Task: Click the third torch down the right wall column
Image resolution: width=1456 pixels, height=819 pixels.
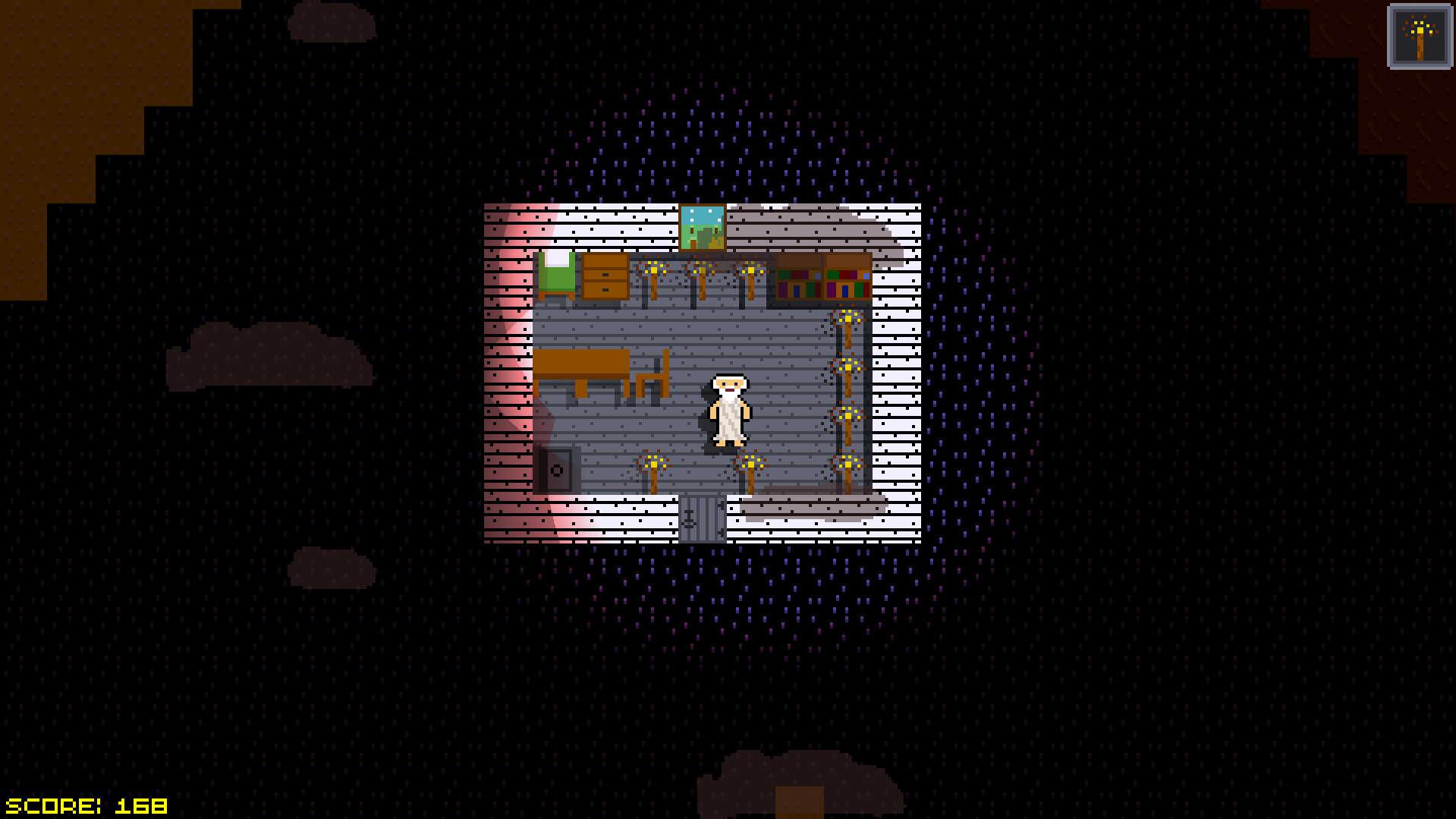Action: point(848,414)
